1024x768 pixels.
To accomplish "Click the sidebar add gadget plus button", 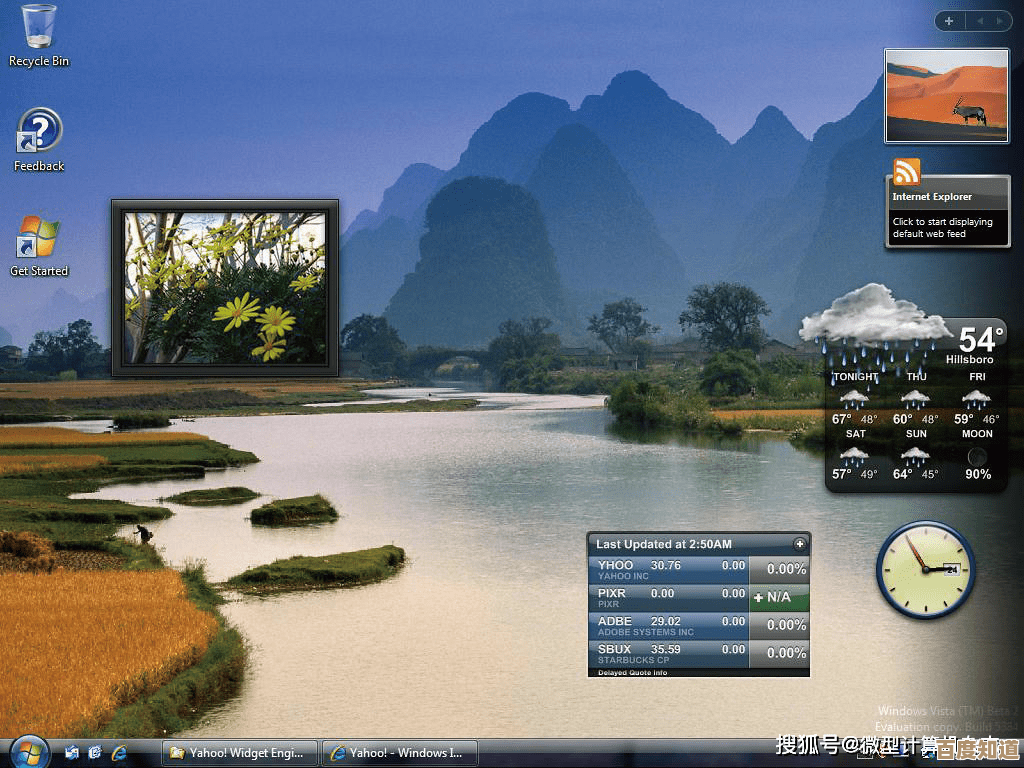I will point(947,20).
